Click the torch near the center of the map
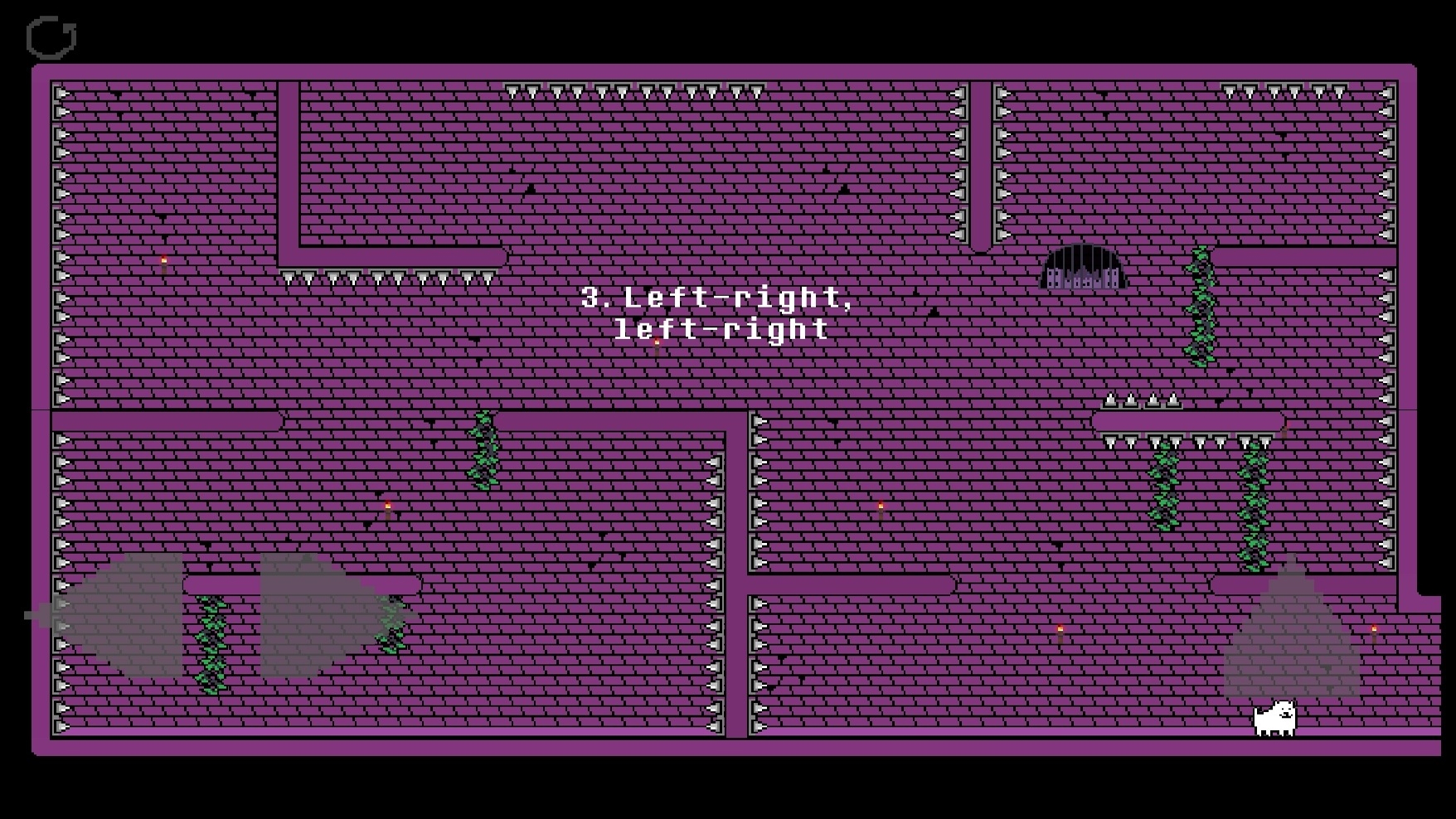Viewport: 1456px width, 819px height. click(880, 506)
